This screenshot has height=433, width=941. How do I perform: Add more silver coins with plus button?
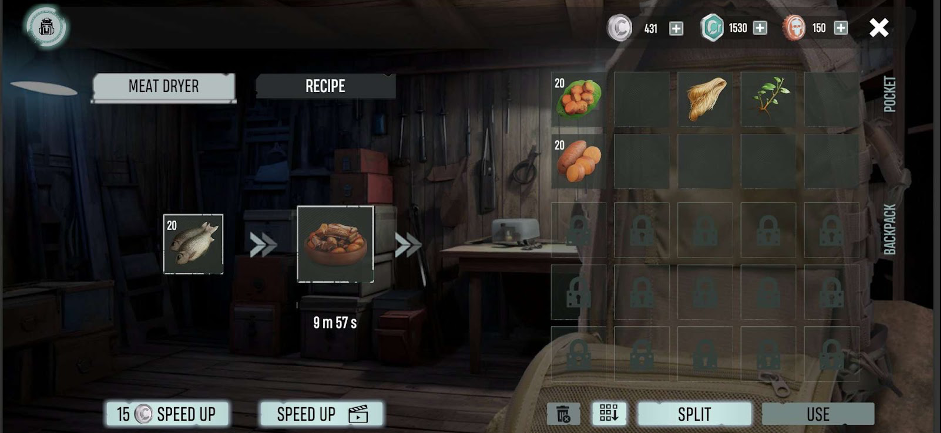[676, 28]
